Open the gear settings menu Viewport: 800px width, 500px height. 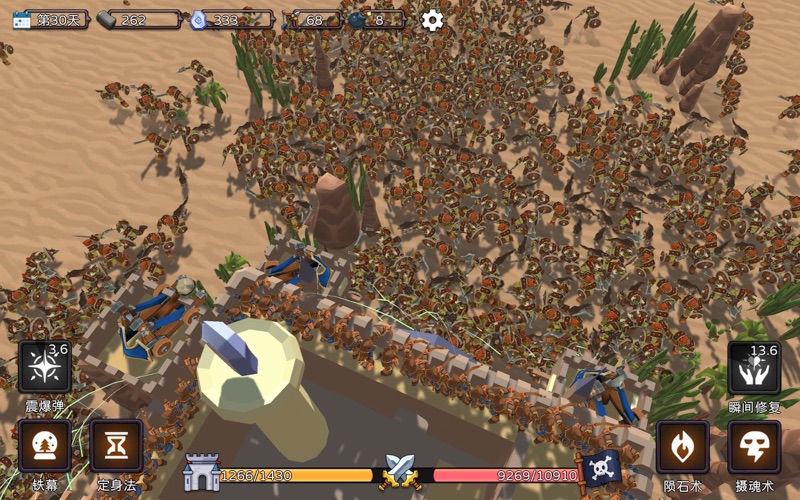(432, 20)
